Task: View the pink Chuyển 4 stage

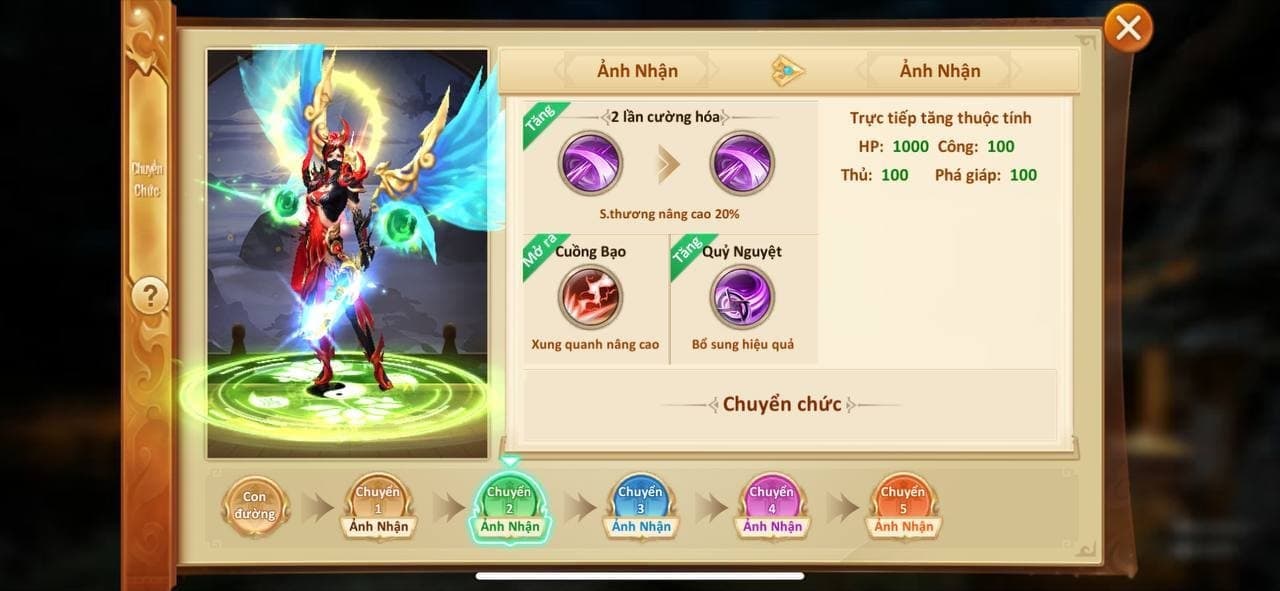Action: coord(771,506)
